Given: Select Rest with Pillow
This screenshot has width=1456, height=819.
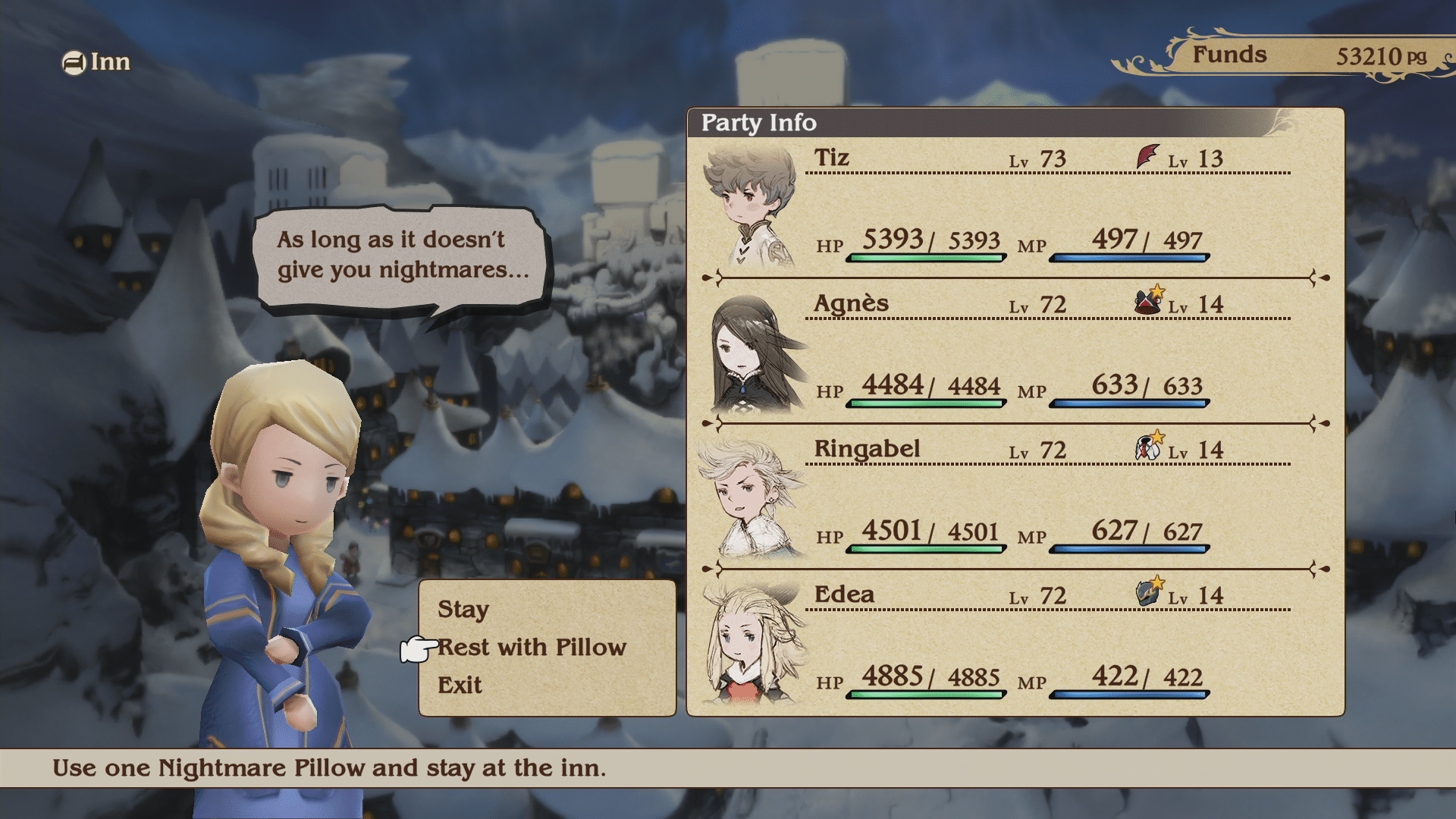Looking at the screenshot, I should (x=532, y=648).
